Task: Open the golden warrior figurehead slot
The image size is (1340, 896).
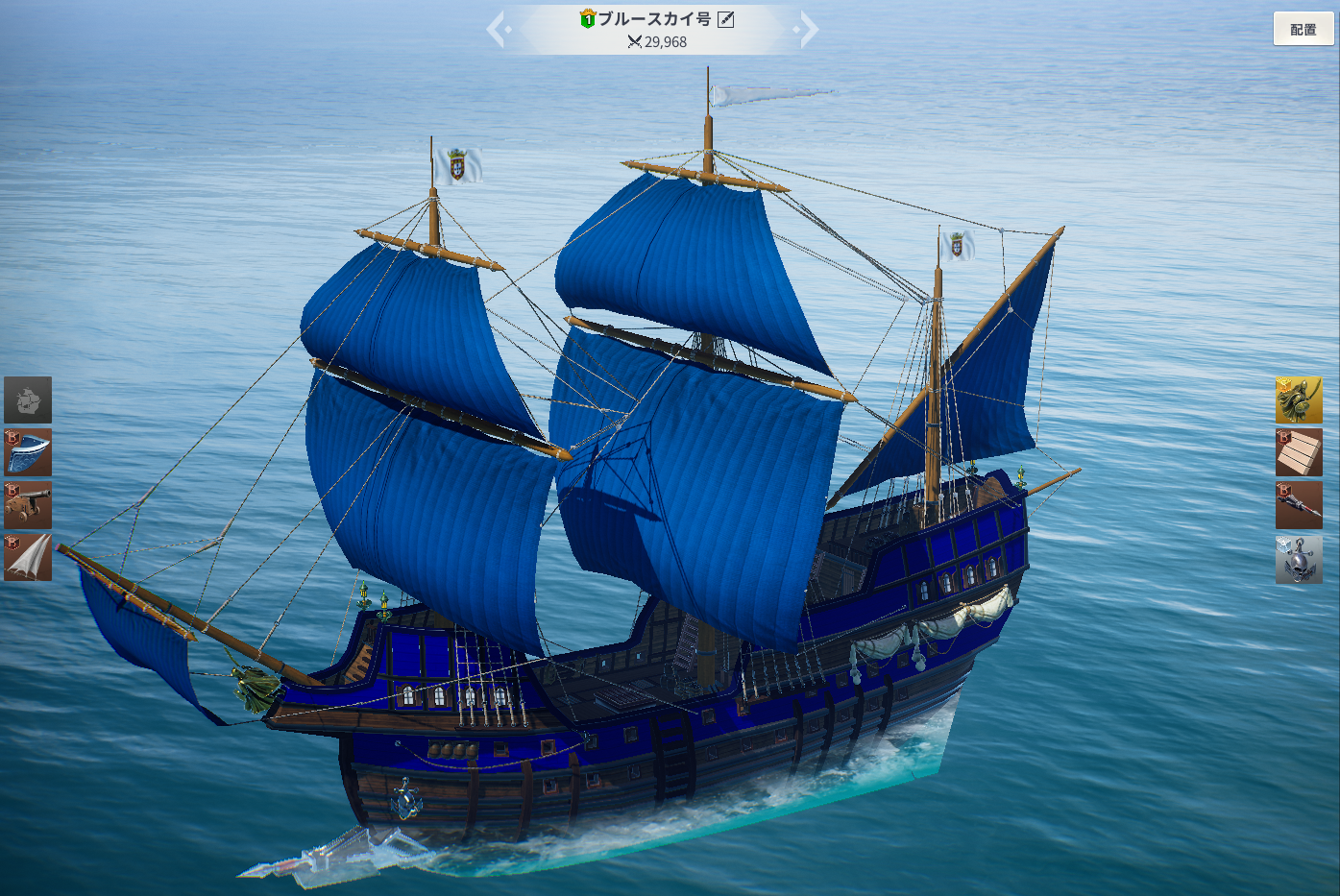Action: (x=1299, y=400)
